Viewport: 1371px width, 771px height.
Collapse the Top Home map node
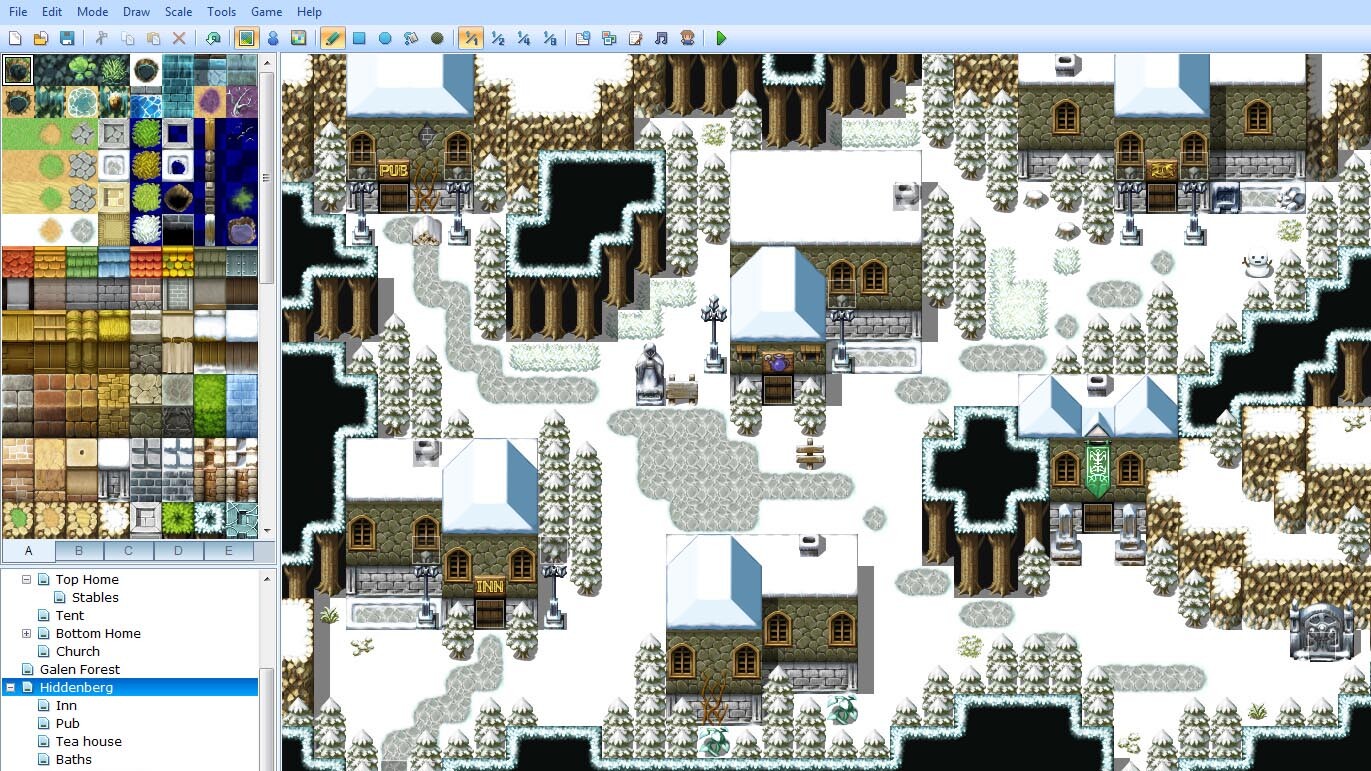click(27, 579)
